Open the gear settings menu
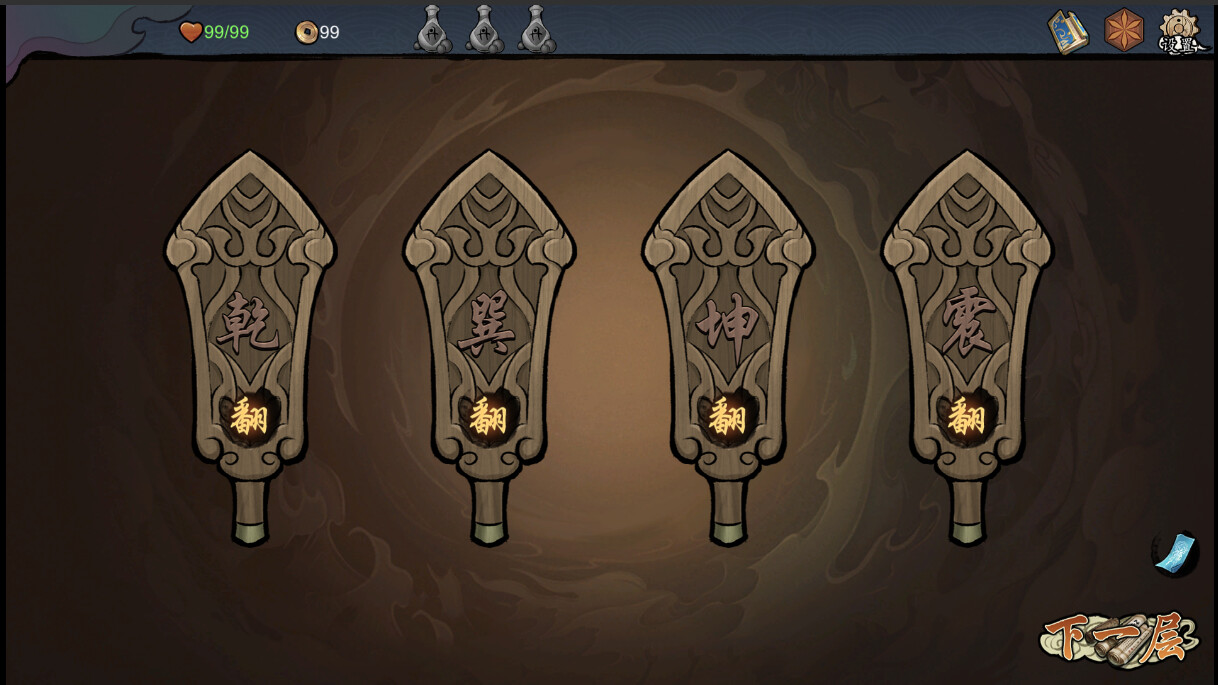The width and height of the screenshot is (1218, 685). click(x=1180, y=32)
